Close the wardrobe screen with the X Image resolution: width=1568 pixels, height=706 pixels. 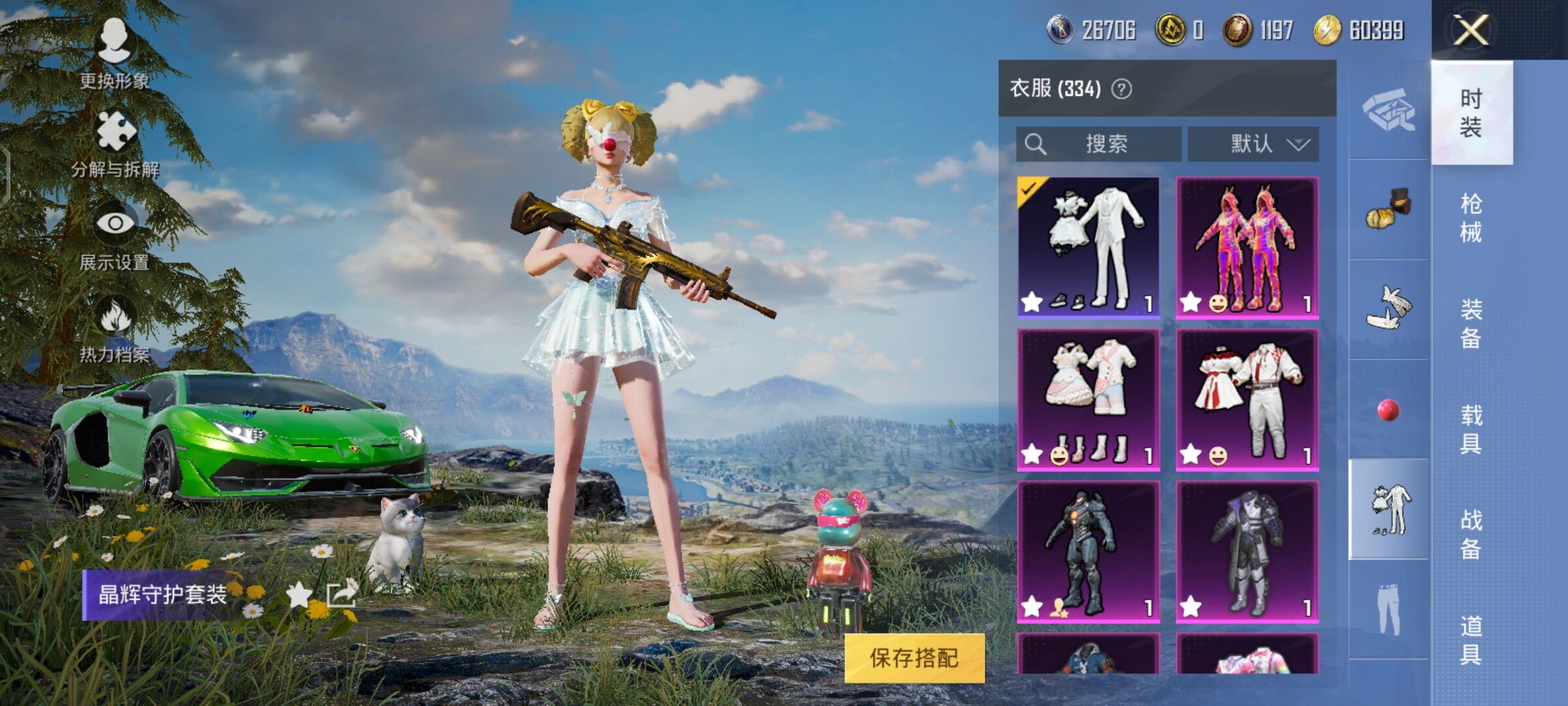[x=1471, y=30]
